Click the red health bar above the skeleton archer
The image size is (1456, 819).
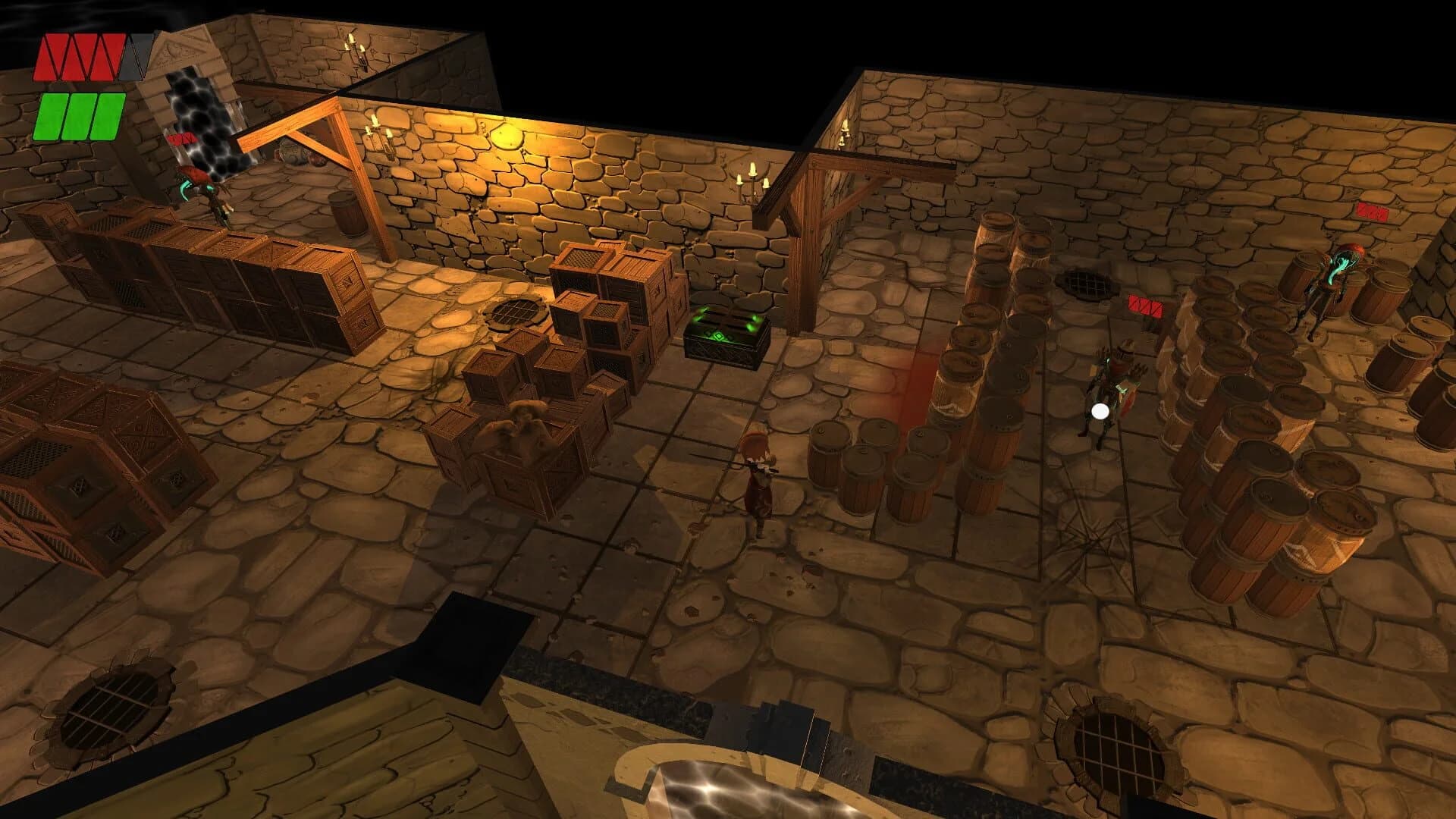pos(1145,303)
